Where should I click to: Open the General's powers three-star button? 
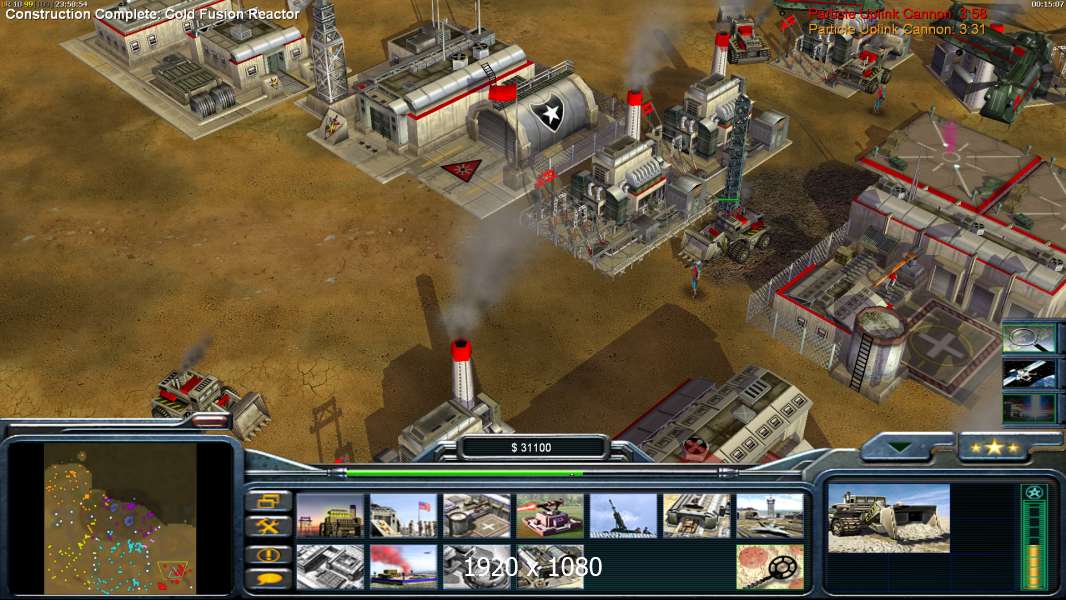(x=994, y=447)
